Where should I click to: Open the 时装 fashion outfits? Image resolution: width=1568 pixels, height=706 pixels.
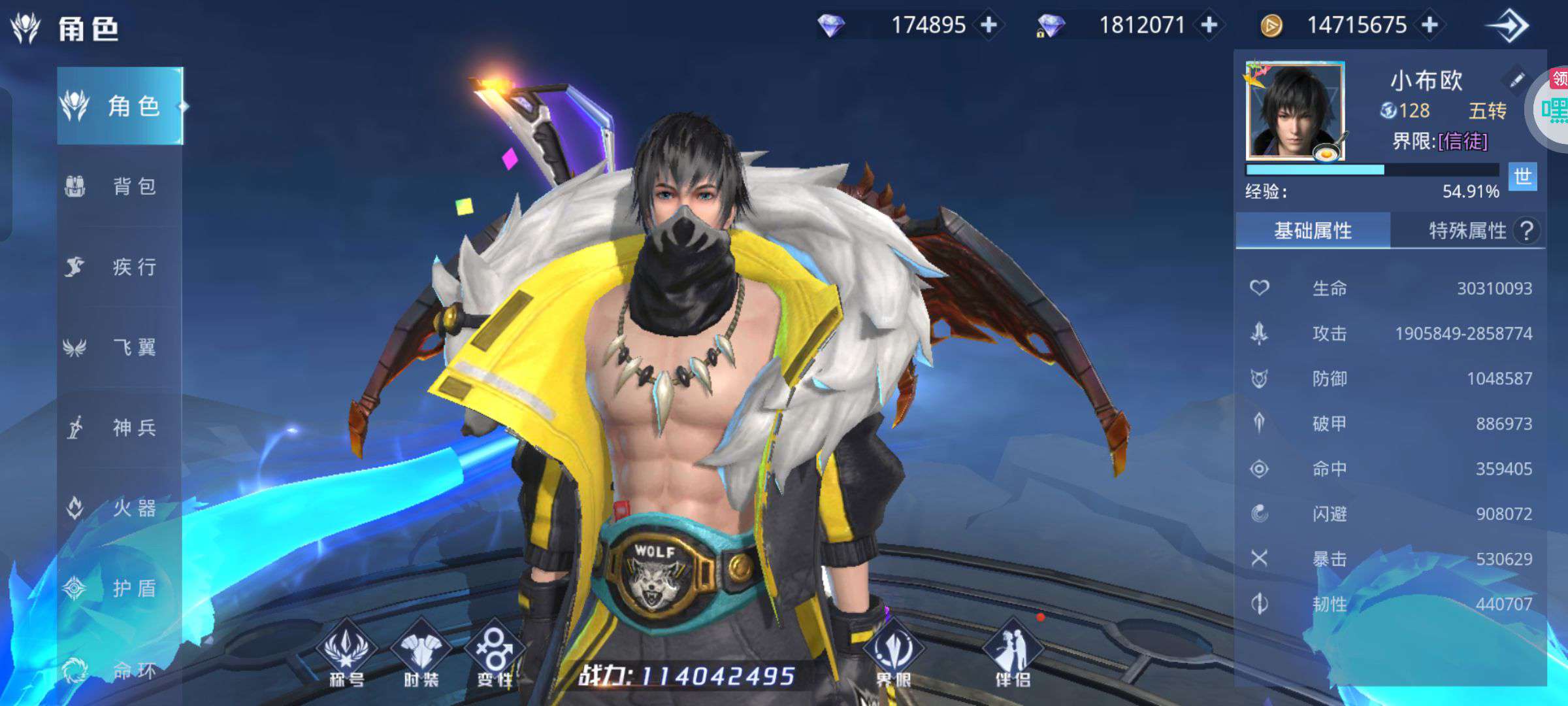click(421, 654)
